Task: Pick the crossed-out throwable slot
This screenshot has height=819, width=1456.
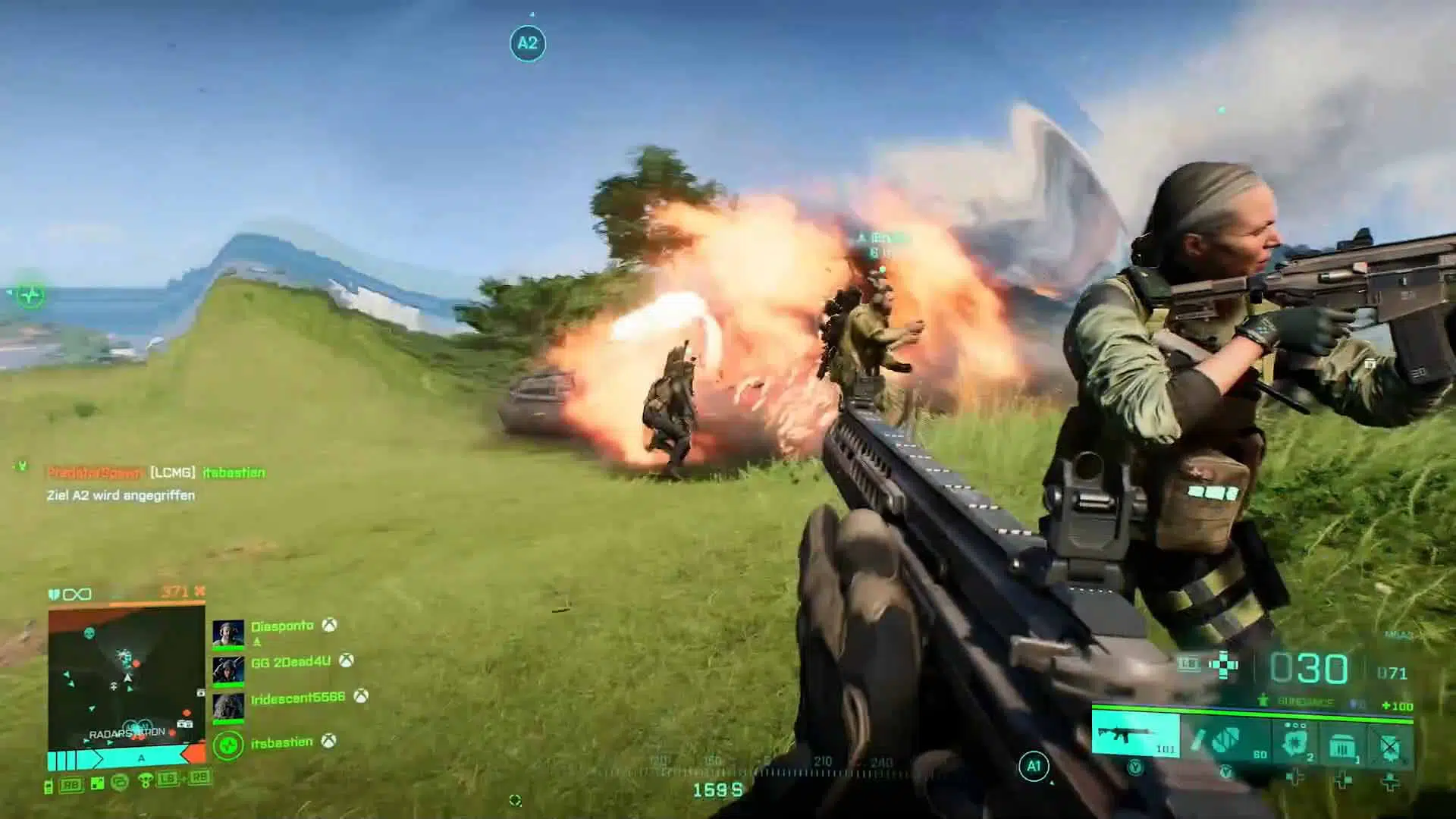Action: click(x=1390, y=745)
